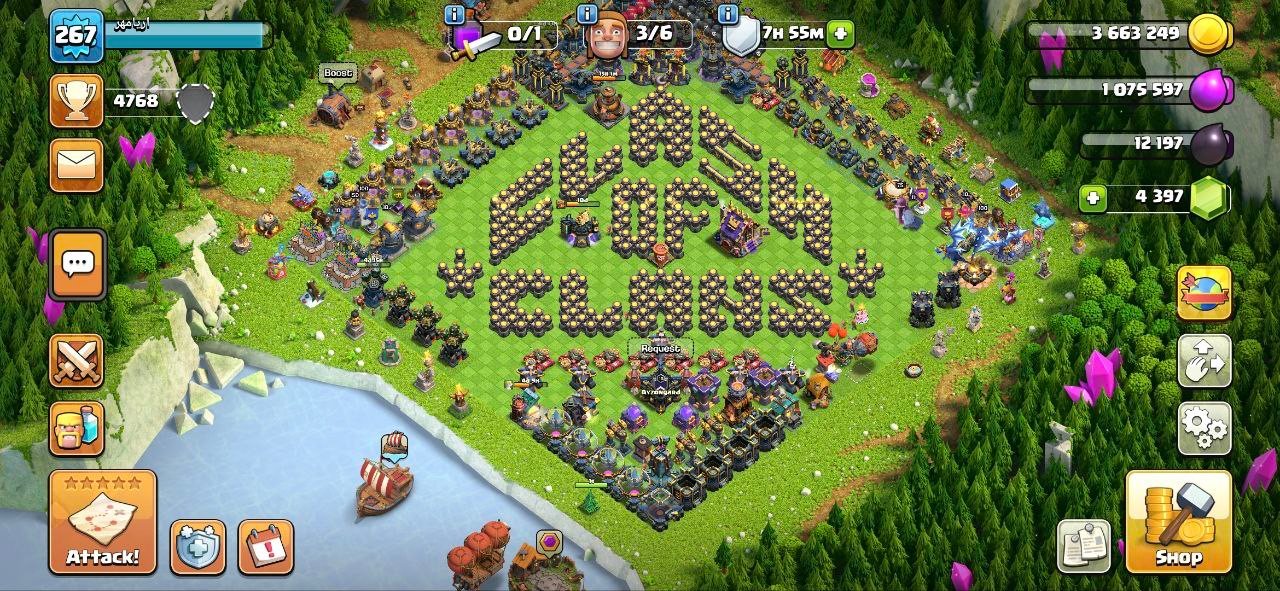Open the settings gears menu
The width and height of the screenshot is (1280, 591).
point(1204,429)
